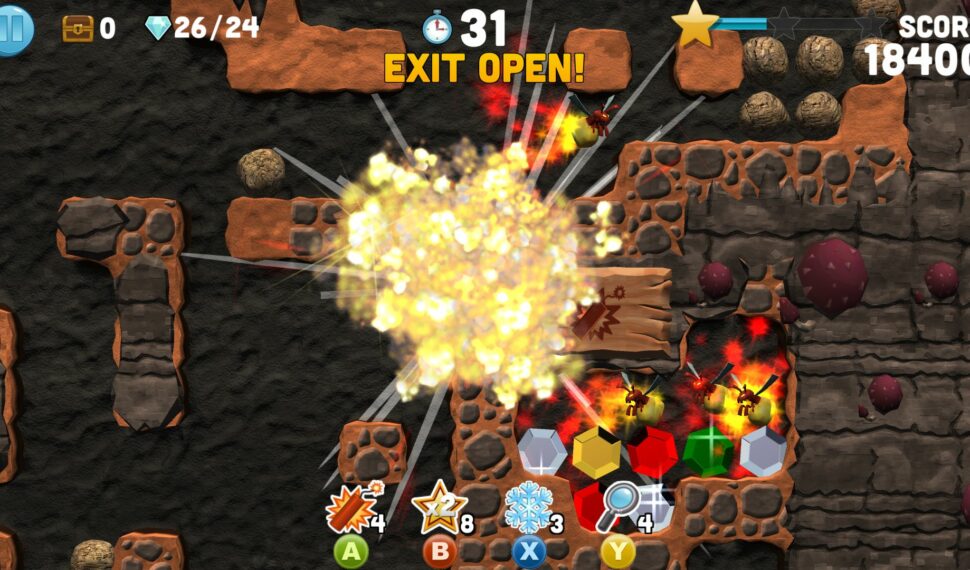Select the magnifying glass power-up
Viewport: 970px width, 570px height.
619,507
